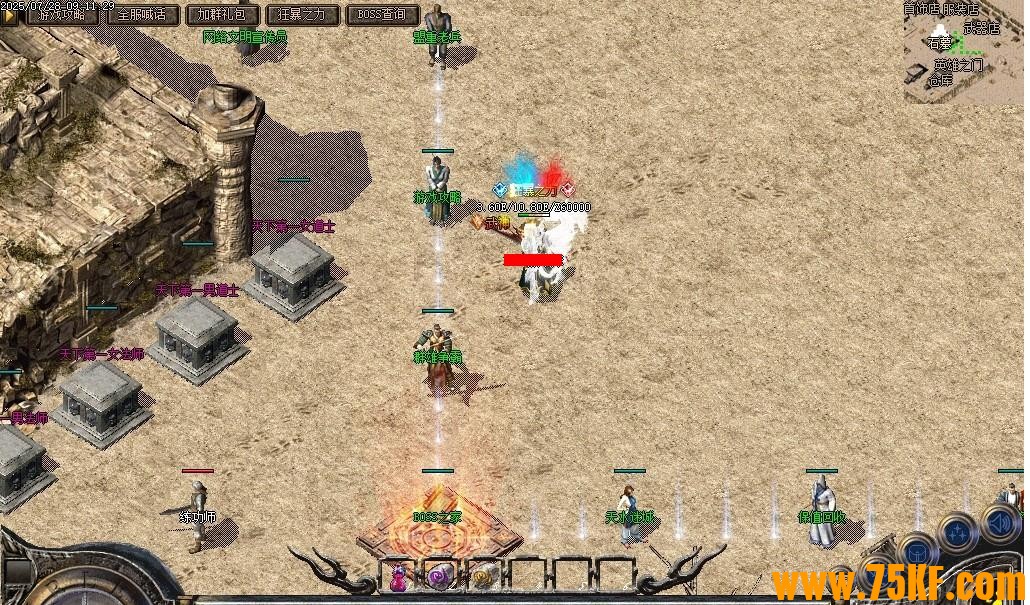Viewport: 1030px width, 605px height.
Task: Use the pink potion in the hotbar
Action: (399, 577)
